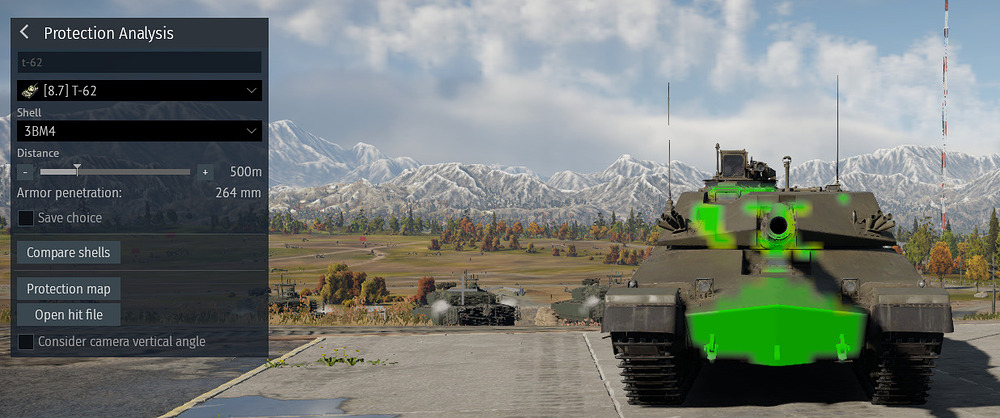Enable Consider camera vertical angle
Image resolution: width=1000 pixels, height=418 pixels.
point(26,342)
